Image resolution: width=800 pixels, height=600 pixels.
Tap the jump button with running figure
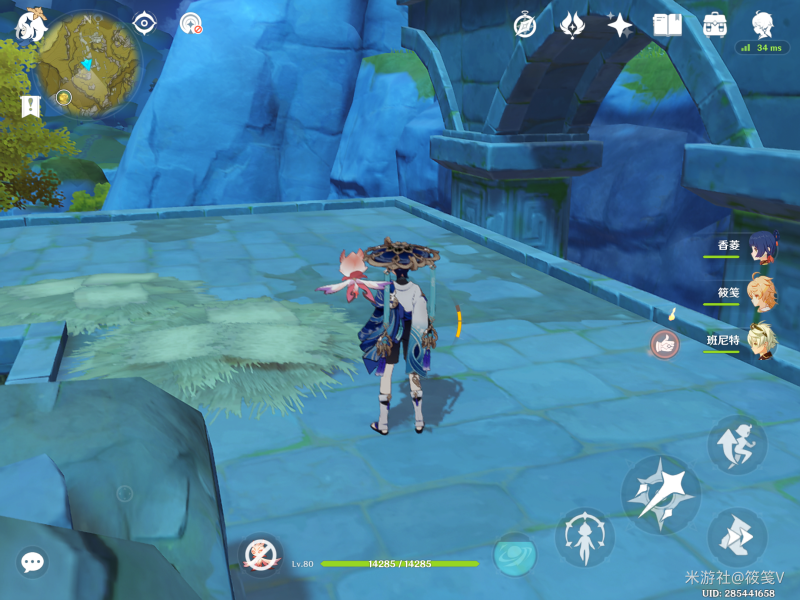pyautogui.click(x=737, y=445)
